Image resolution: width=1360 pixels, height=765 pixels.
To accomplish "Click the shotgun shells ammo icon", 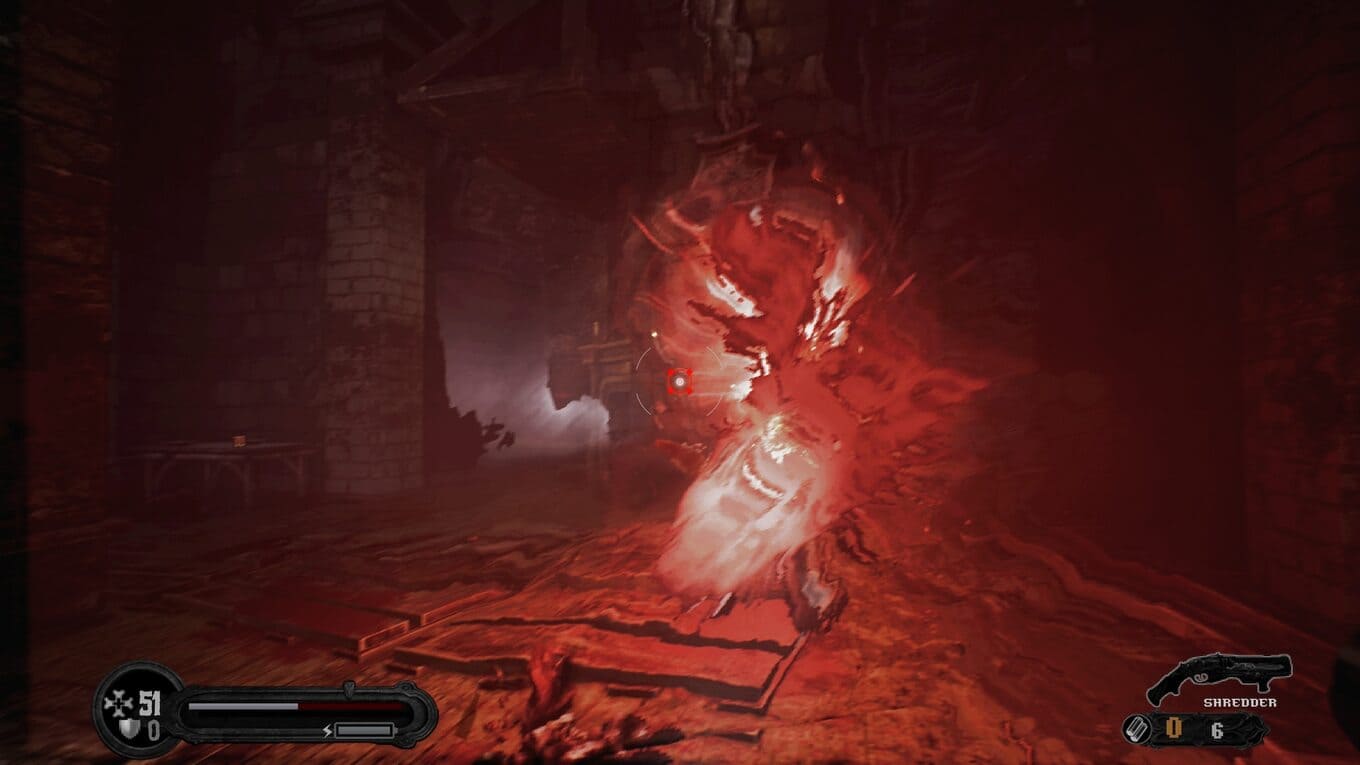I will click(x=1134, y=729).
